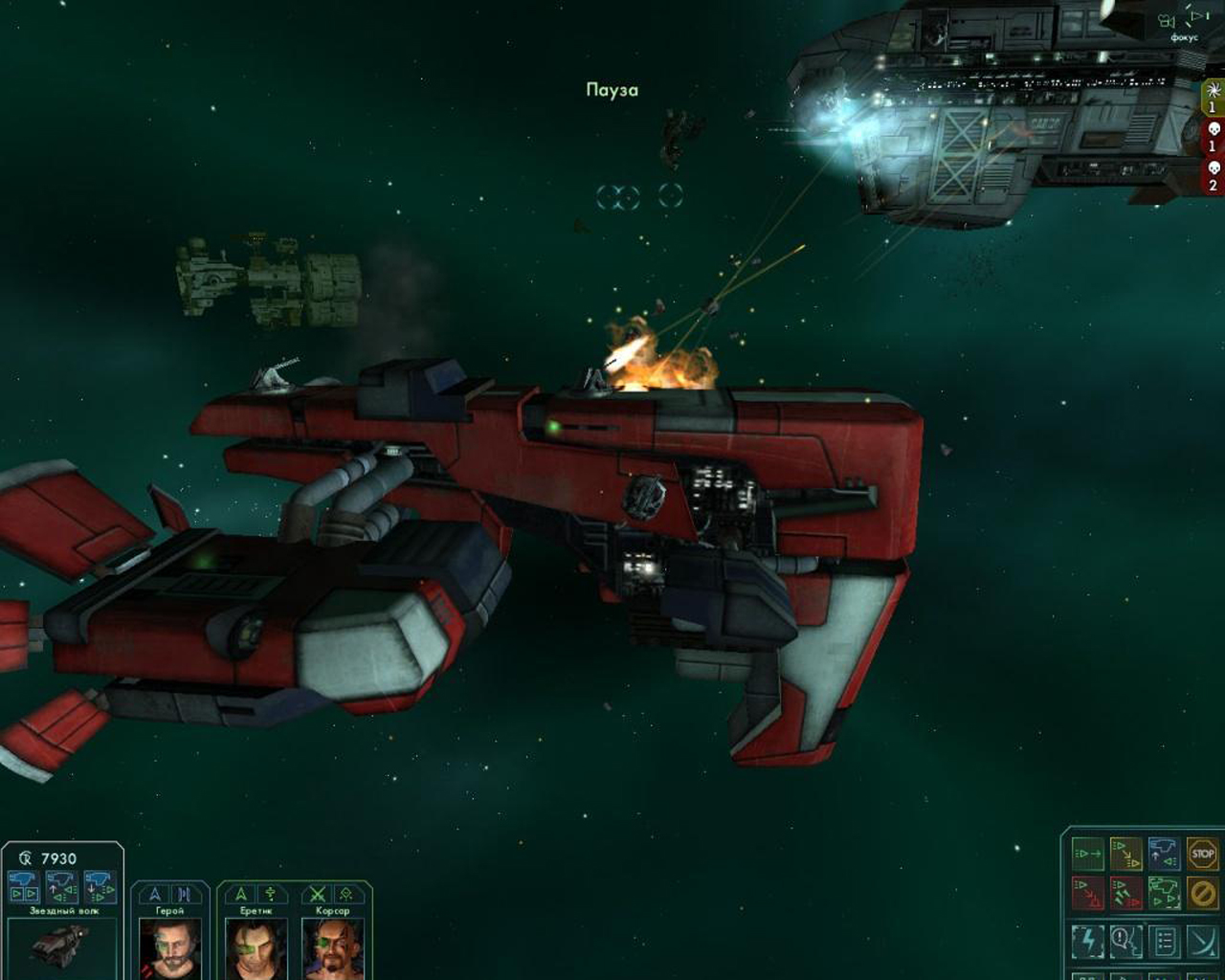Image resolution: width=1225 pixels, height=980 pixels.
Task: Open the radar dish scanner panel
Action: click(x=1202, y=942)
